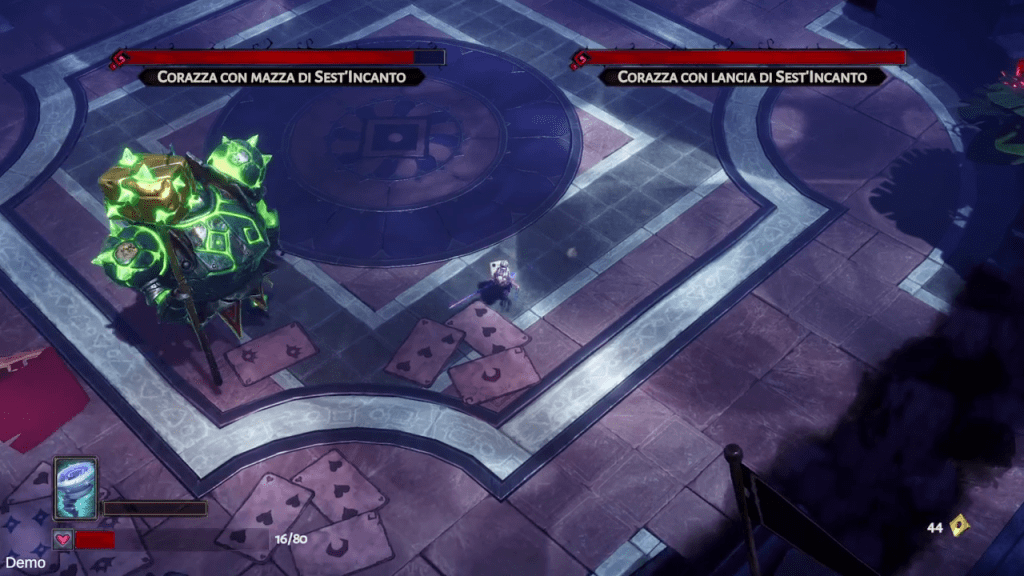Click the gold currency icon
The image size is (1024, 576).
pyautogui.click(x=960, y=524)
